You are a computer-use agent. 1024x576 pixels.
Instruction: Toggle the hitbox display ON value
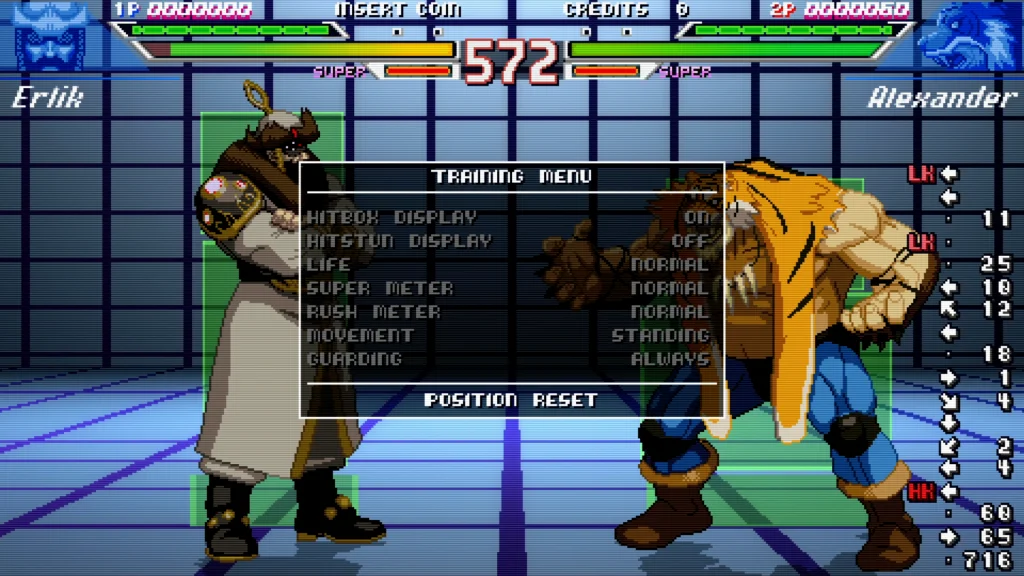coord(696,217)
